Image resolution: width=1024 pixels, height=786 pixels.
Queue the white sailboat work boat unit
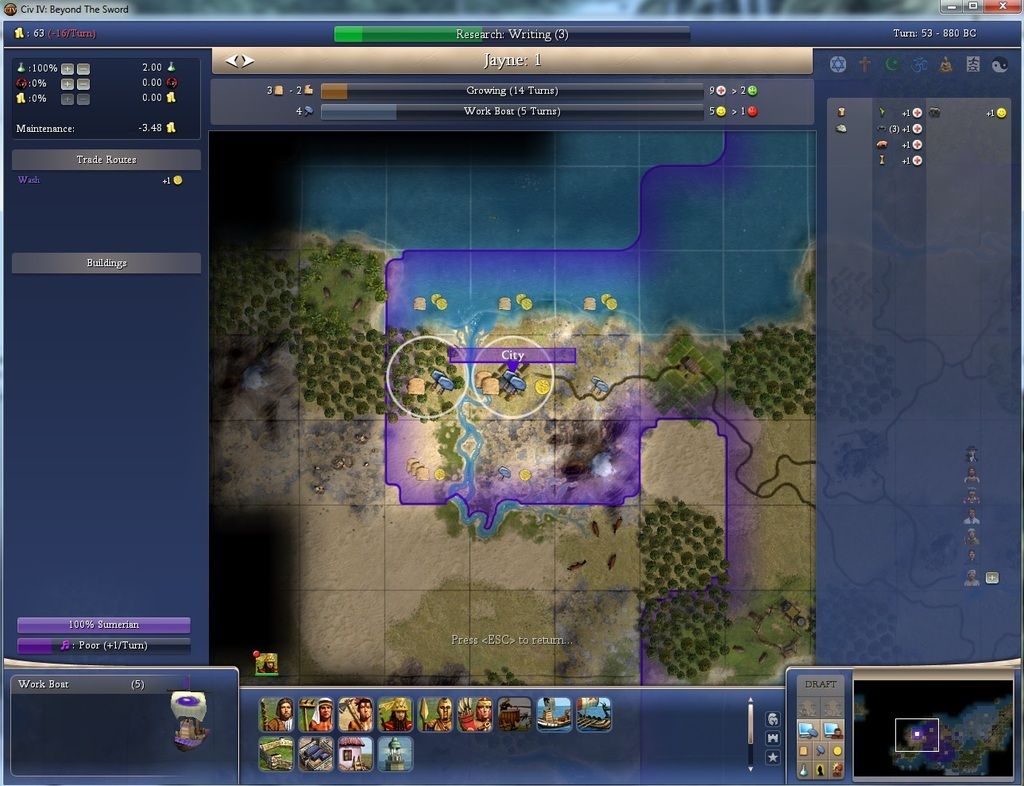click(554, 714)
